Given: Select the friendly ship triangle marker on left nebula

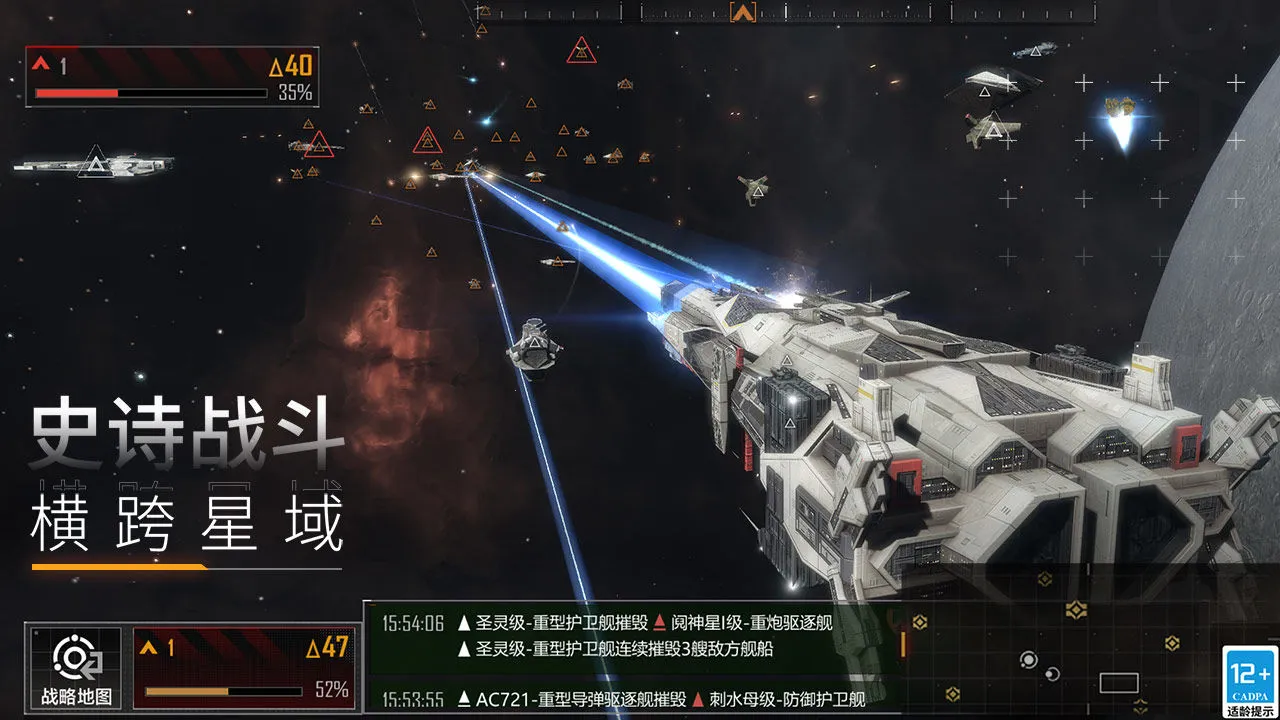Looking at the screenshot, I should (95, 160).
